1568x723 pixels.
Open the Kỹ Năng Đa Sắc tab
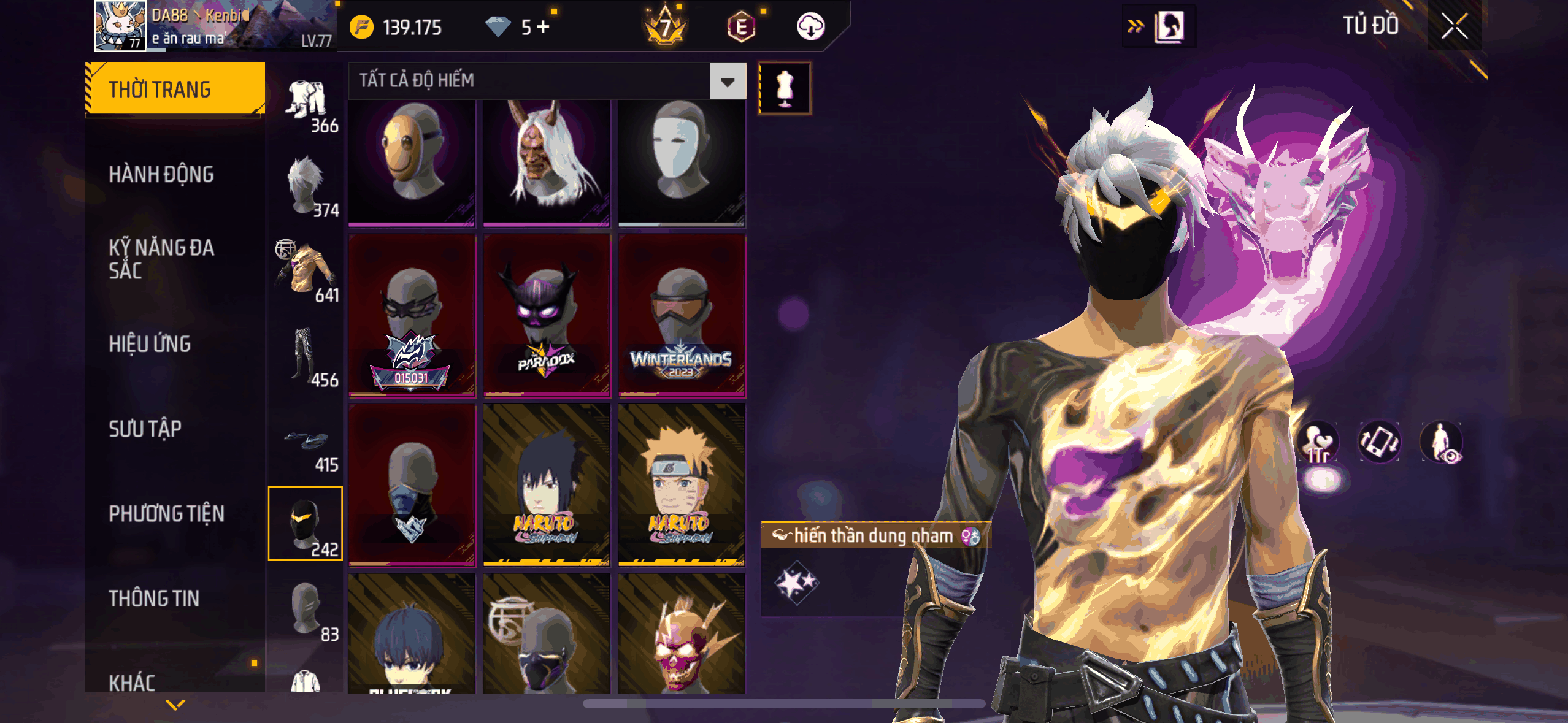(161, 259)
